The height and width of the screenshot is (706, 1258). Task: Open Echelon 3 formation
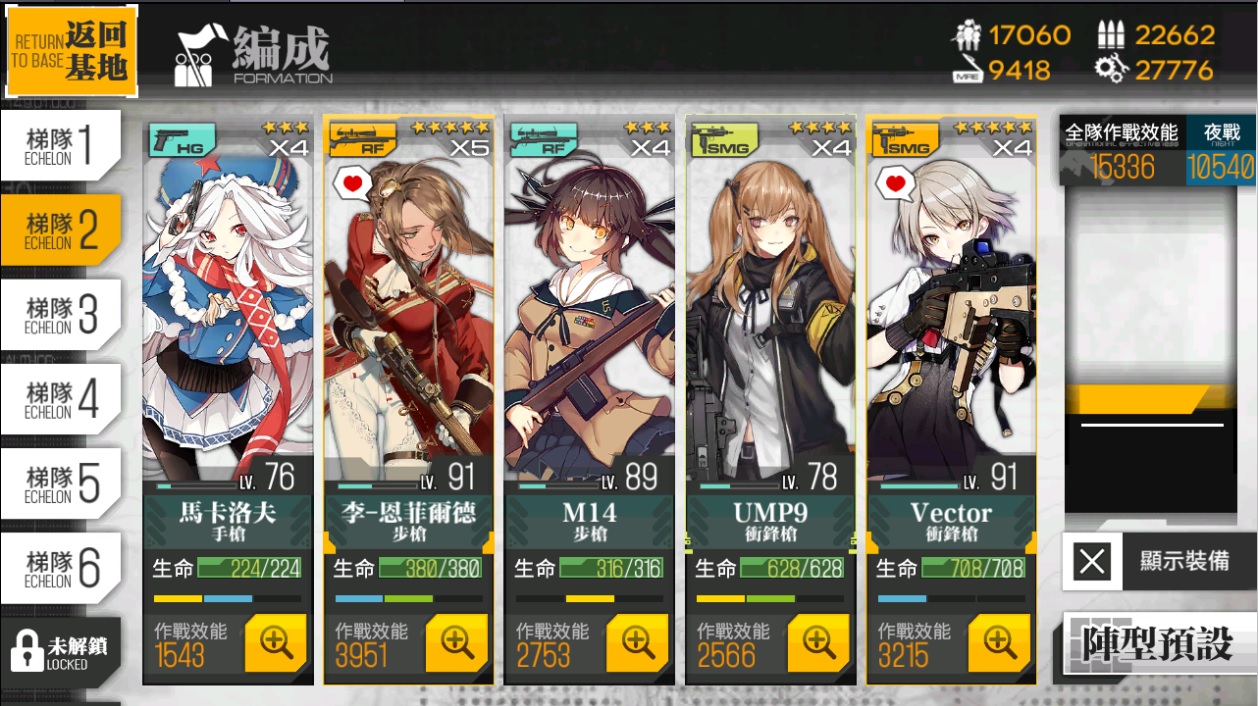pos(60,314)
